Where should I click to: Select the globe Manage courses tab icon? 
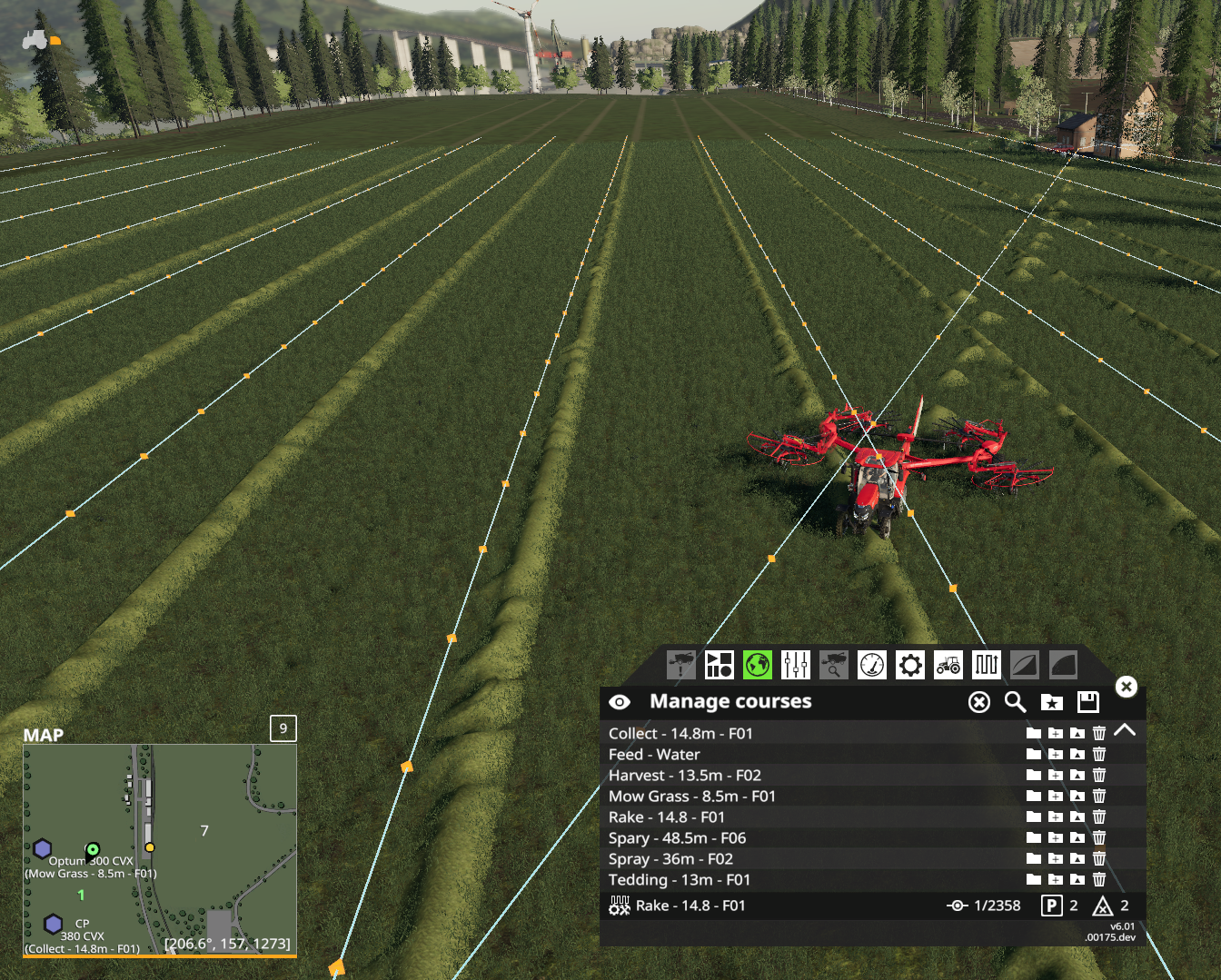(757, 665)
